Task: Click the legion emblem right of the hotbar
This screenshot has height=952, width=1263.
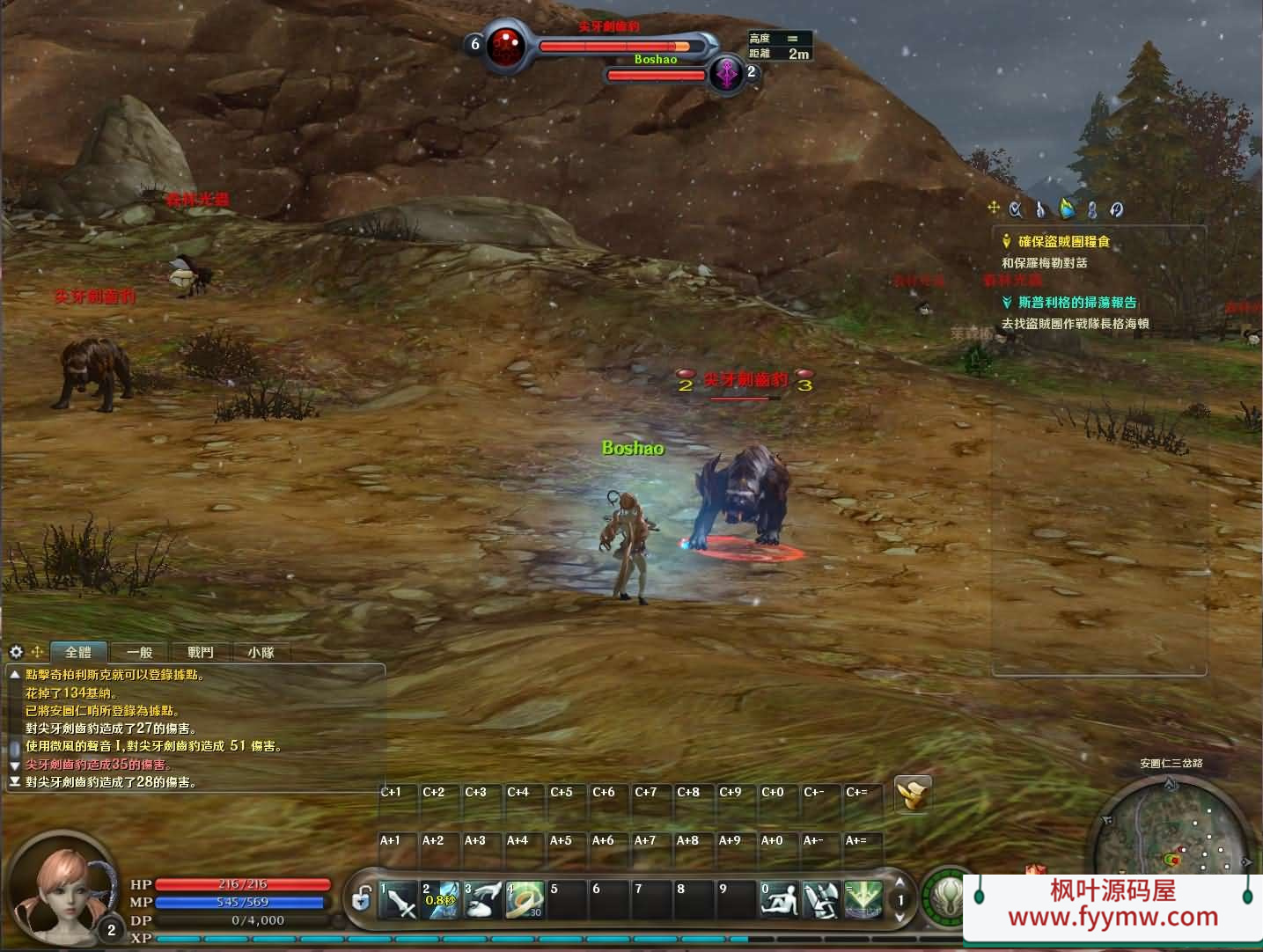Action: tap(946, 899)
